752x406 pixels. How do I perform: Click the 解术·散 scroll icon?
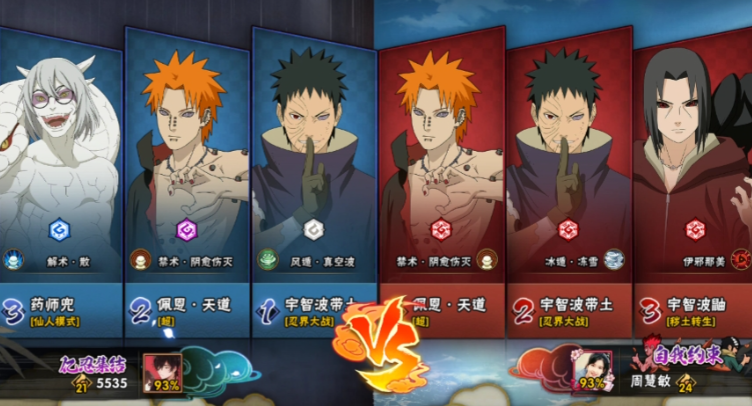point(13,261)
